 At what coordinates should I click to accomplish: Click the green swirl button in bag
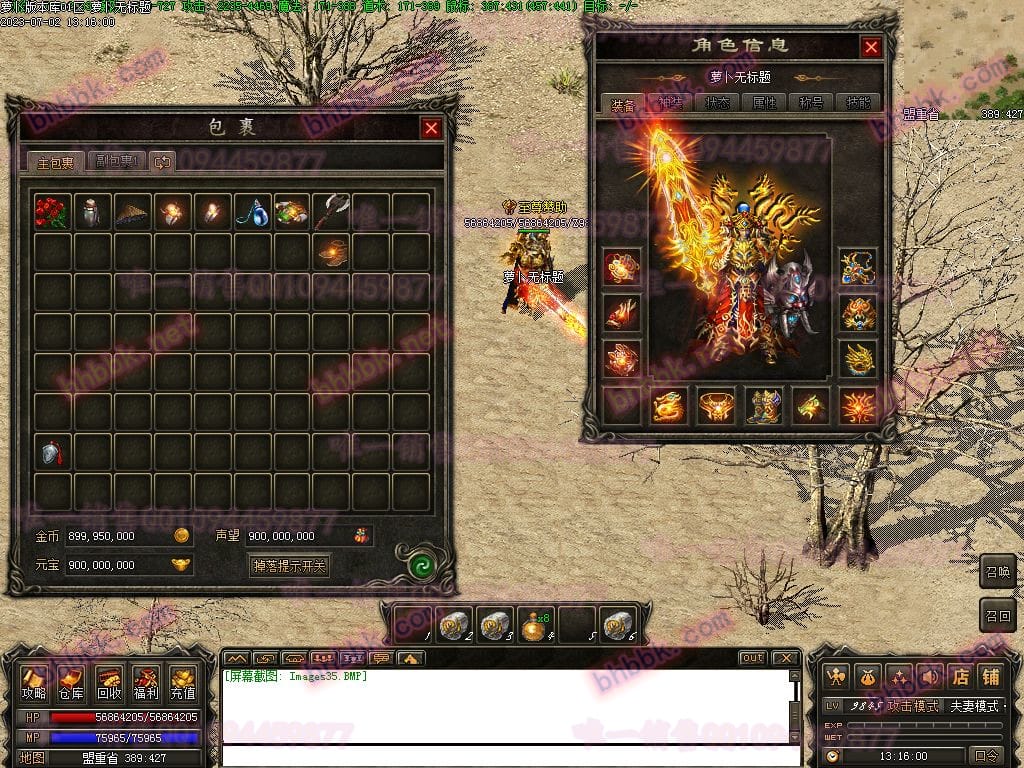pos(420,566)
